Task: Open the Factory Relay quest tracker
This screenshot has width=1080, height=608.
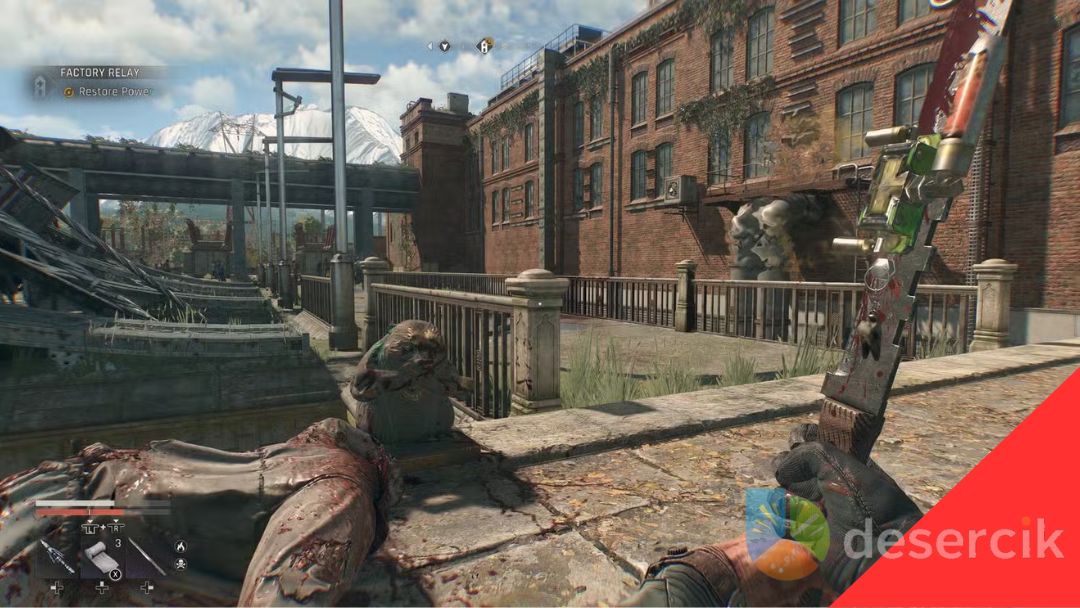Action: click(99, 73)
